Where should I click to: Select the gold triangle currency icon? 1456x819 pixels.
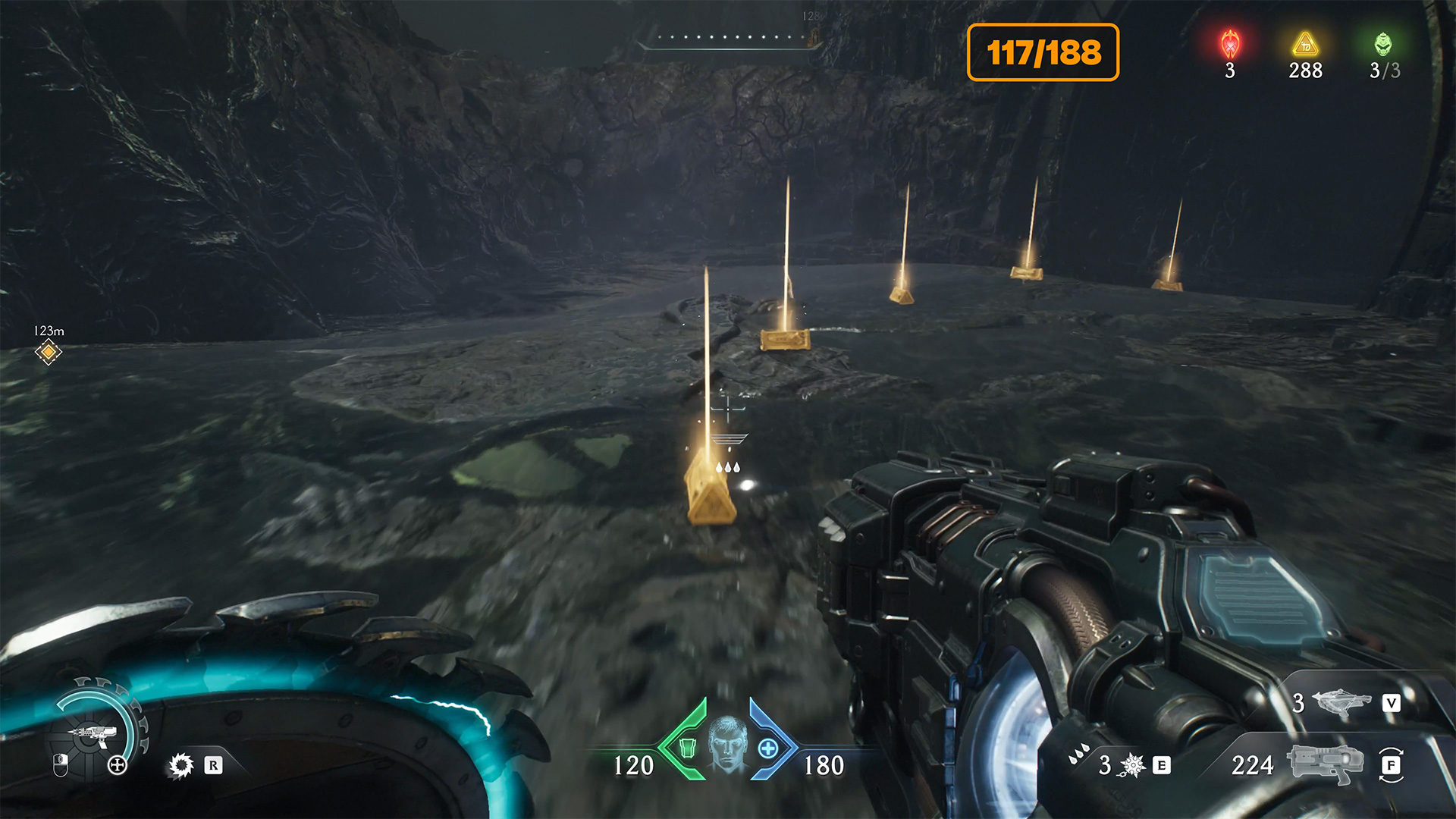point(1305,45)
